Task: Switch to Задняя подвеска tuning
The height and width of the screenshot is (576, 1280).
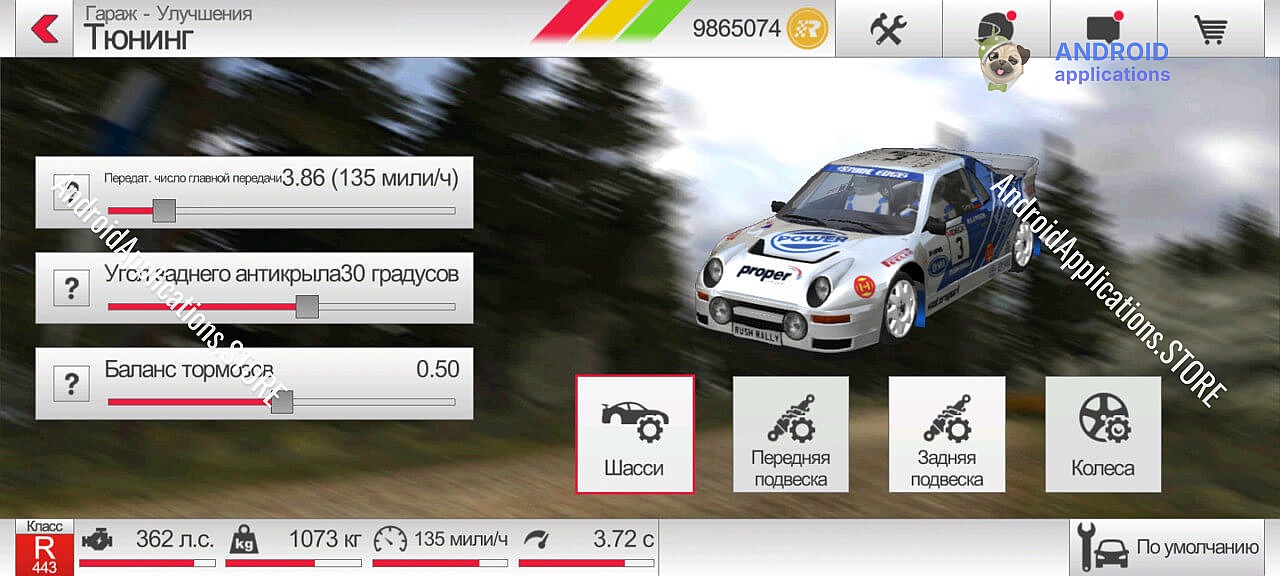Action: pyautogui.click(x=946, y=434)
